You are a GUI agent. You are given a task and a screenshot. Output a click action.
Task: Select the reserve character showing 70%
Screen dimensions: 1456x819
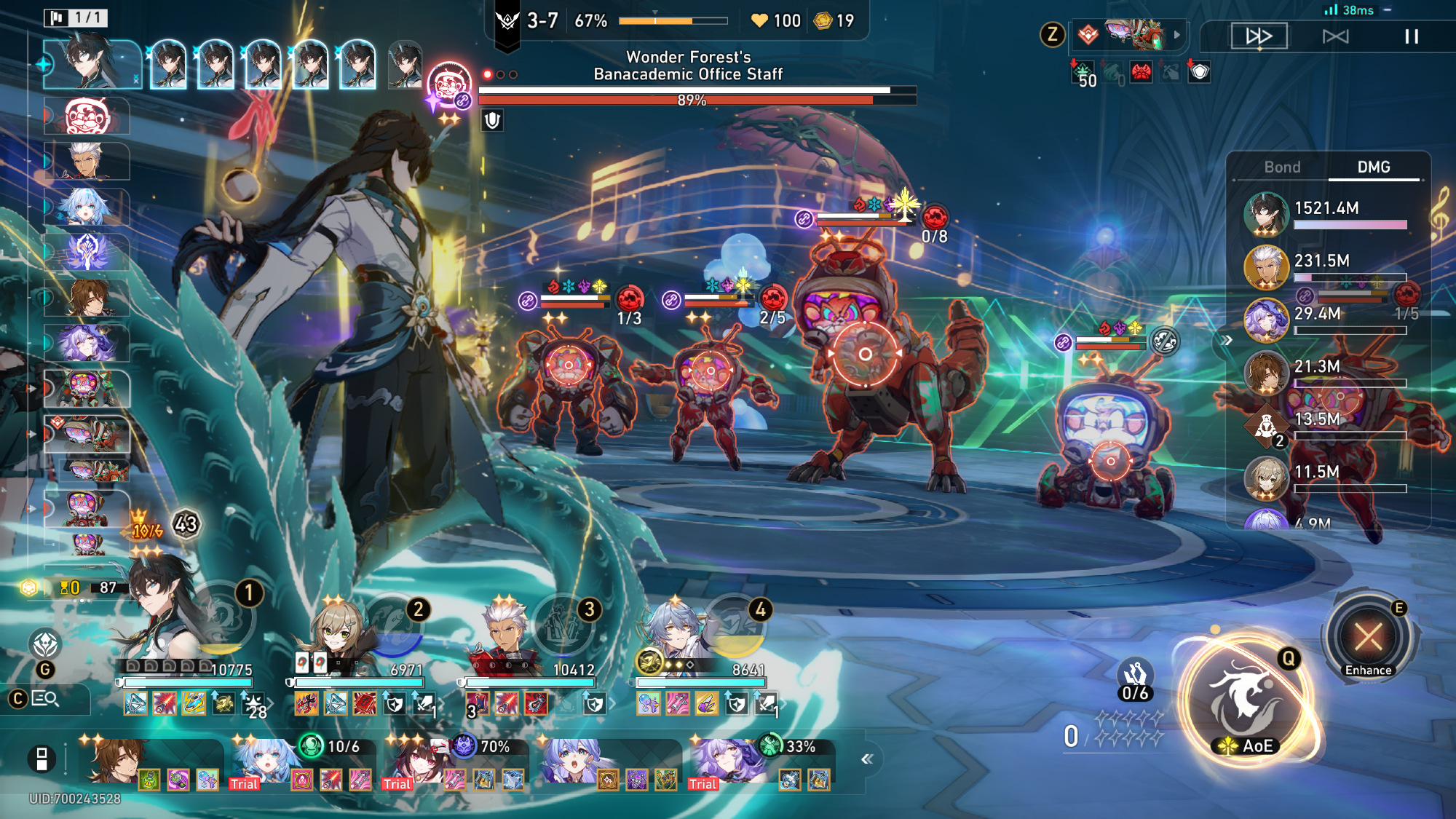tap(414, 761)
